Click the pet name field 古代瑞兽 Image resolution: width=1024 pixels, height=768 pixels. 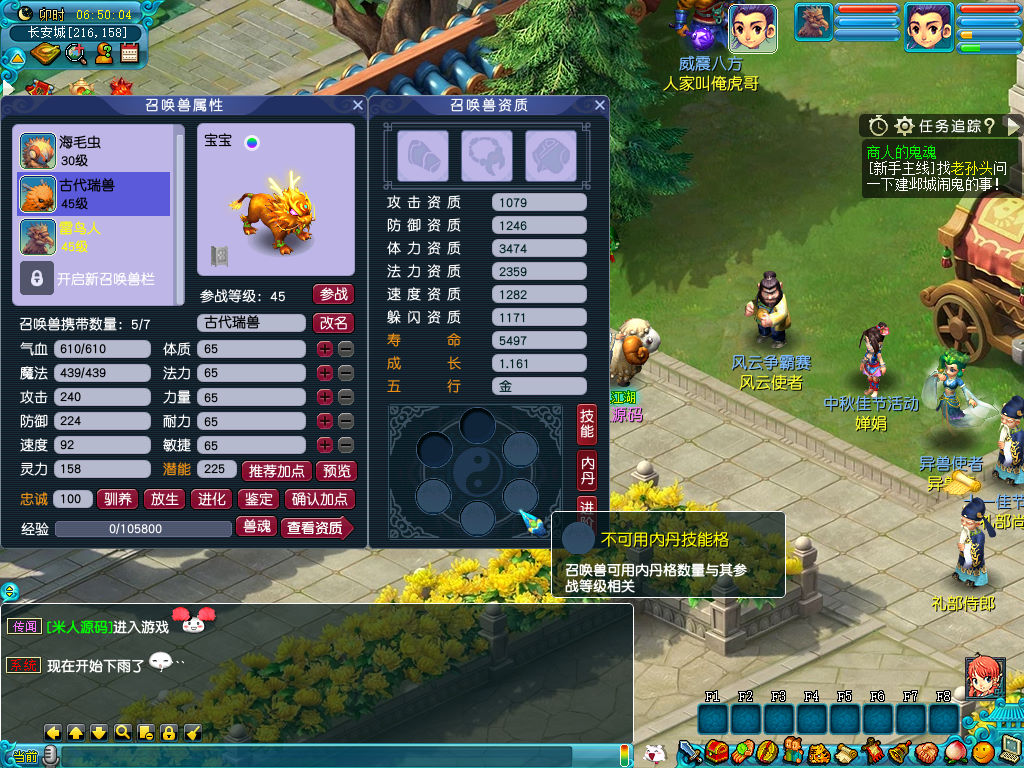pyautogui.click(x=250, y=323)
